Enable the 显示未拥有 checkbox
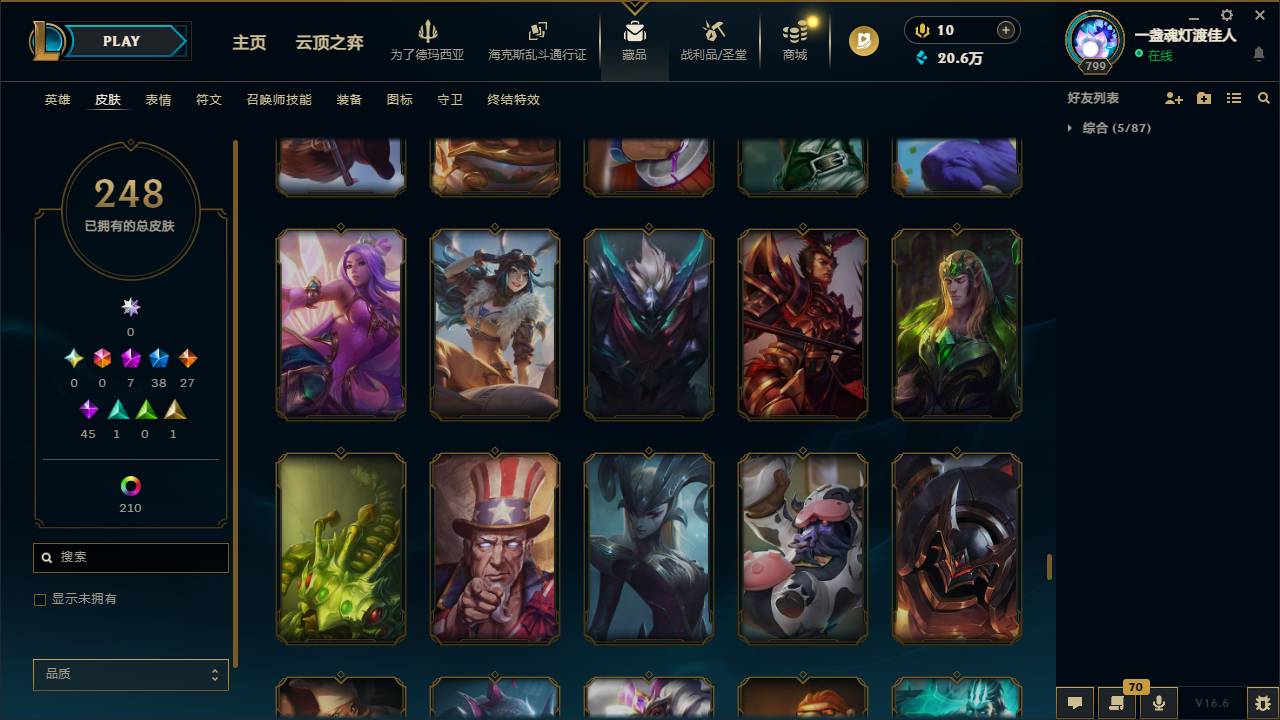Screen dimensions: 1280x720 tap(40, 599)
